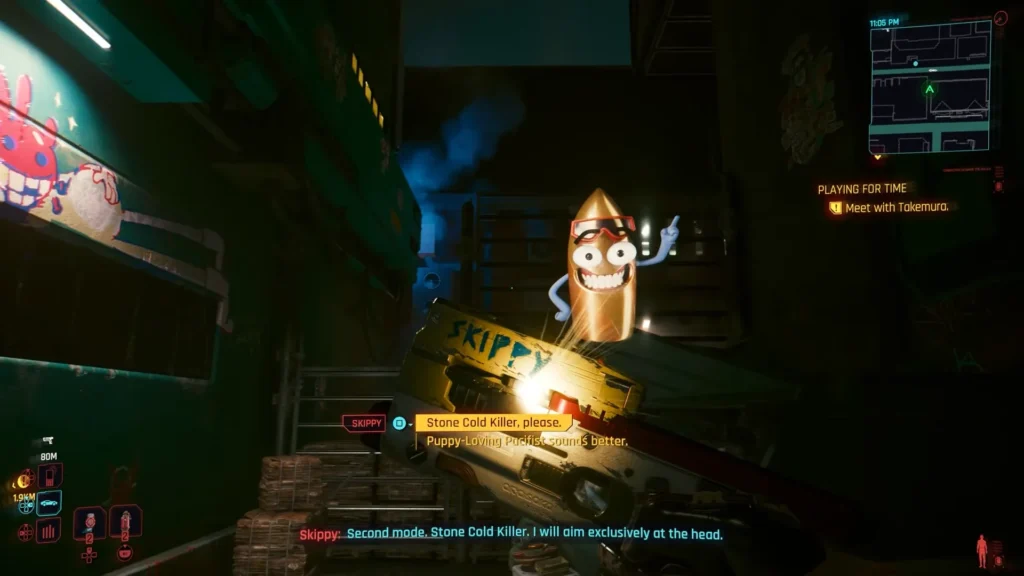Select the "Meet with Takemura" objective
1024x576 pixels.
click(x=895, y=207)
